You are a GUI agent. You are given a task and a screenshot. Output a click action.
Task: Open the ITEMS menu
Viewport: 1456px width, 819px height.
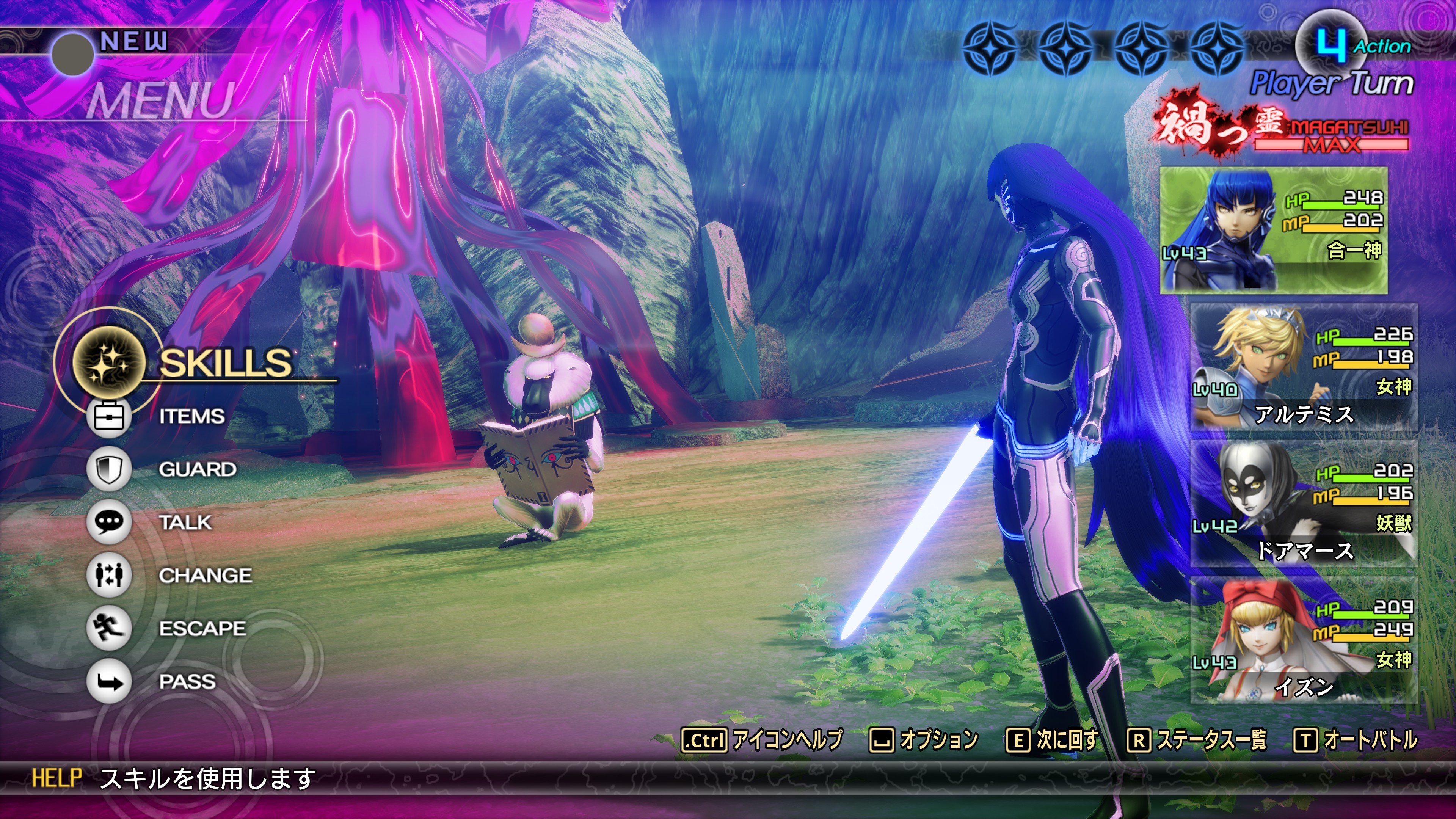191,417
